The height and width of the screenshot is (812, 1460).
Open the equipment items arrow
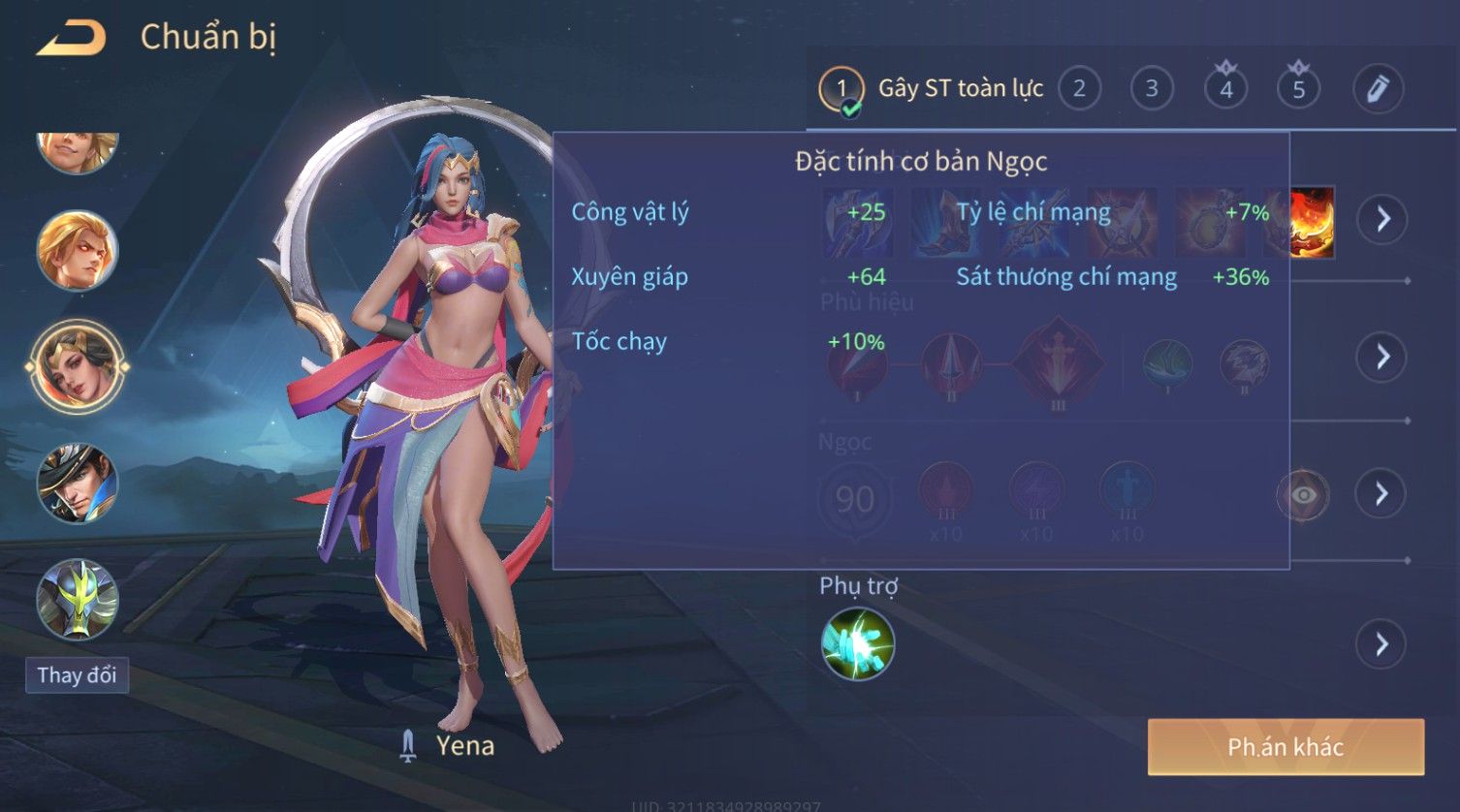[1381, 219]
